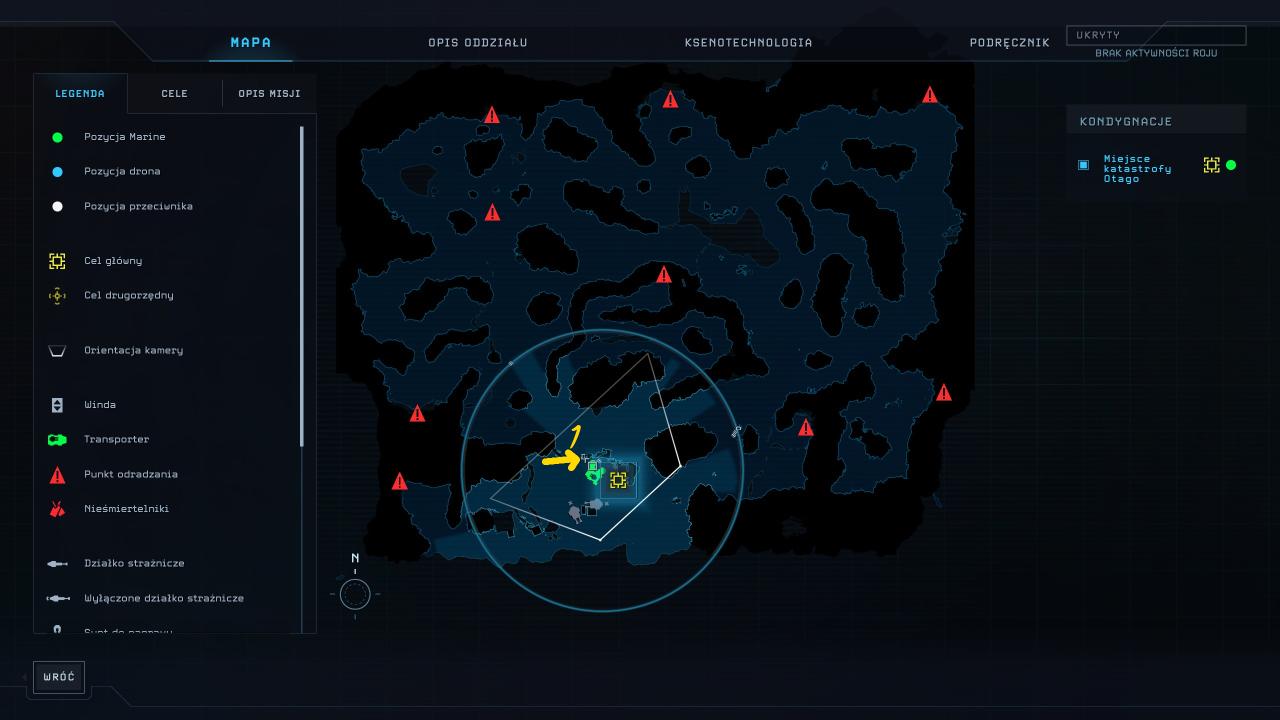Viewport: 1280px width, 720px height.
Task: Switch to the Mapa tab
Action: tap(250, 43)
